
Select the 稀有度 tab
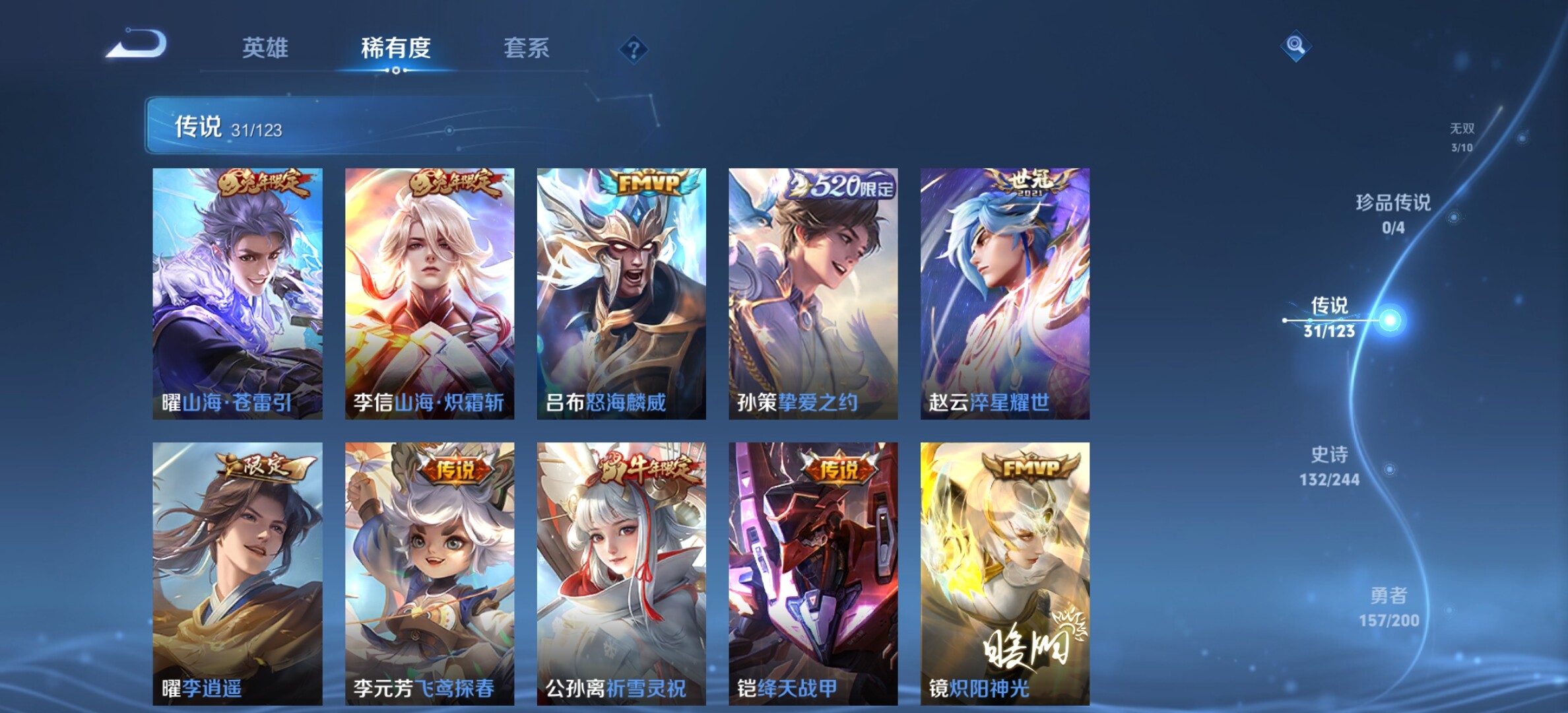coord(395,48)
